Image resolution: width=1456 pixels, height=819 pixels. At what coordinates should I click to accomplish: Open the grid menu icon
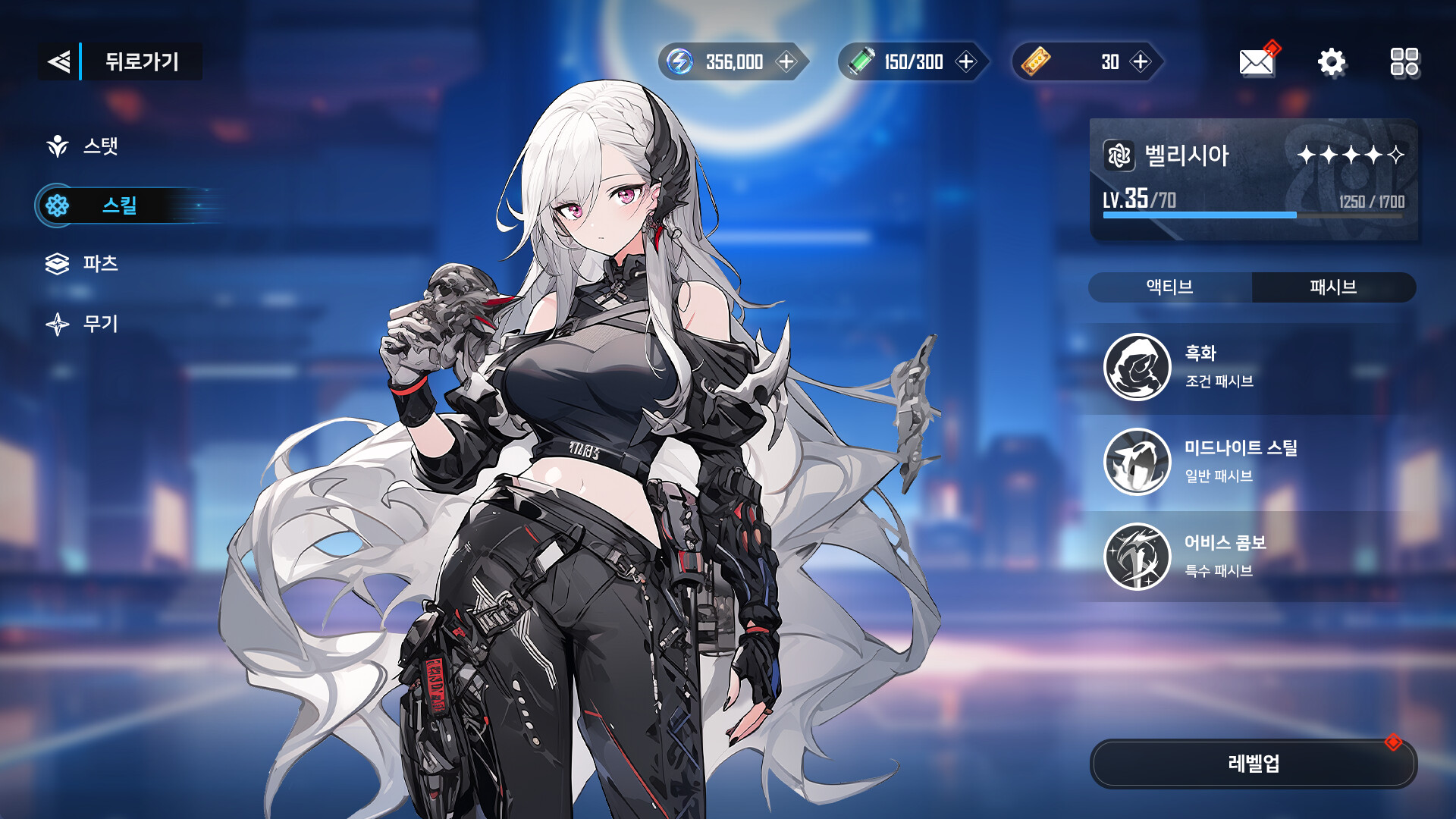point(1404,61)
